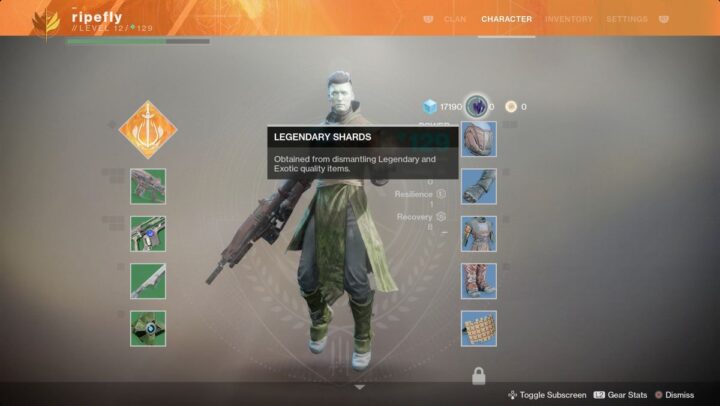The height and width of the screenshot is (406, 720).
Task: Switch to the Clan tab
Action: 455,19
